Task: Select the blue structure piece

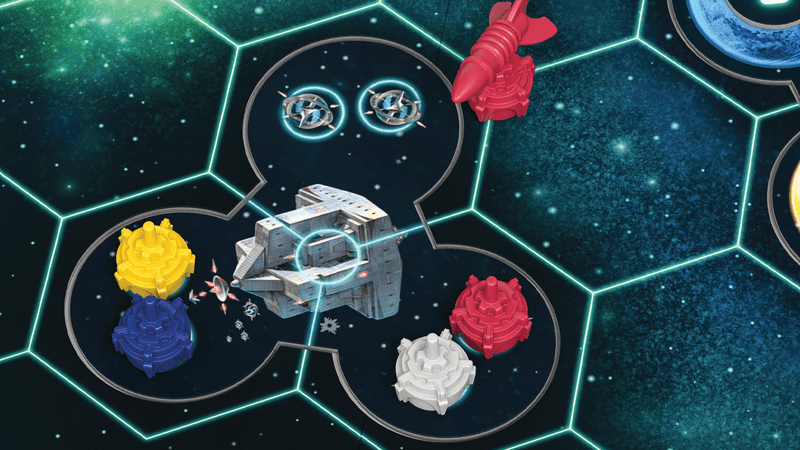Action: click(x=148, y=335)
